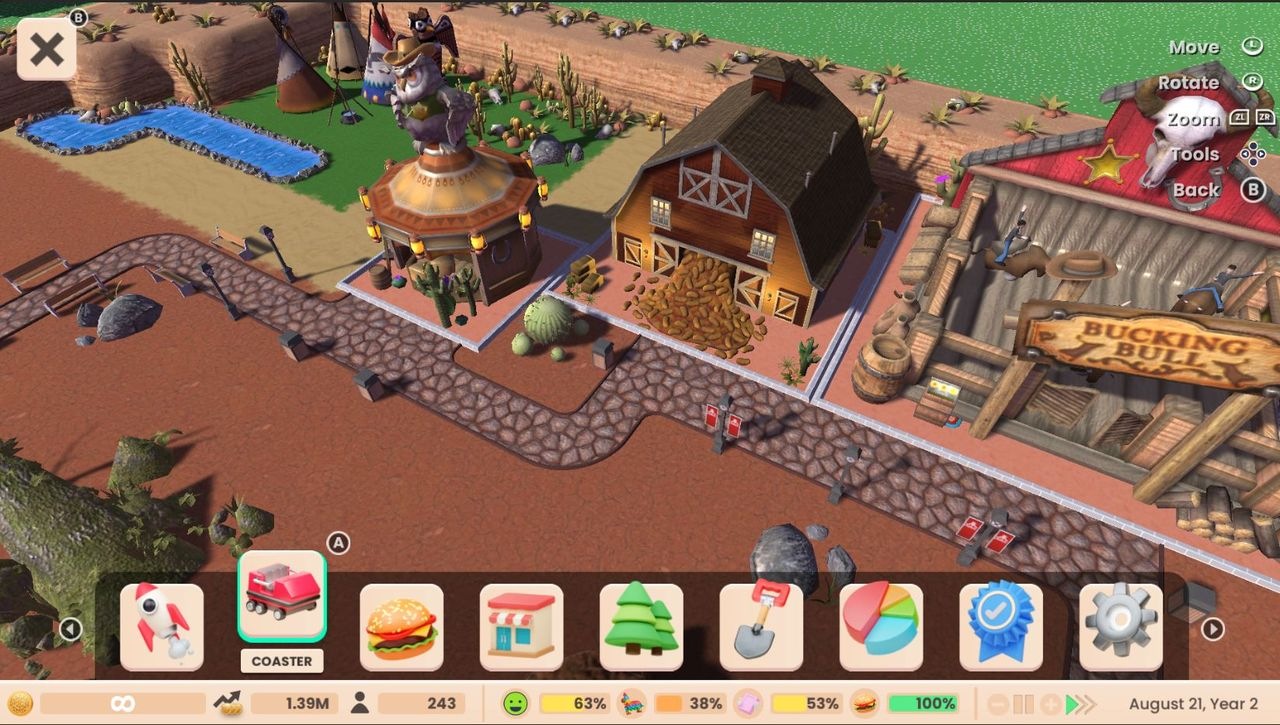Click the left arrow of the toolbar
Image resolution: width=1280 pixels, height=725 pixels.
(70, 629)
